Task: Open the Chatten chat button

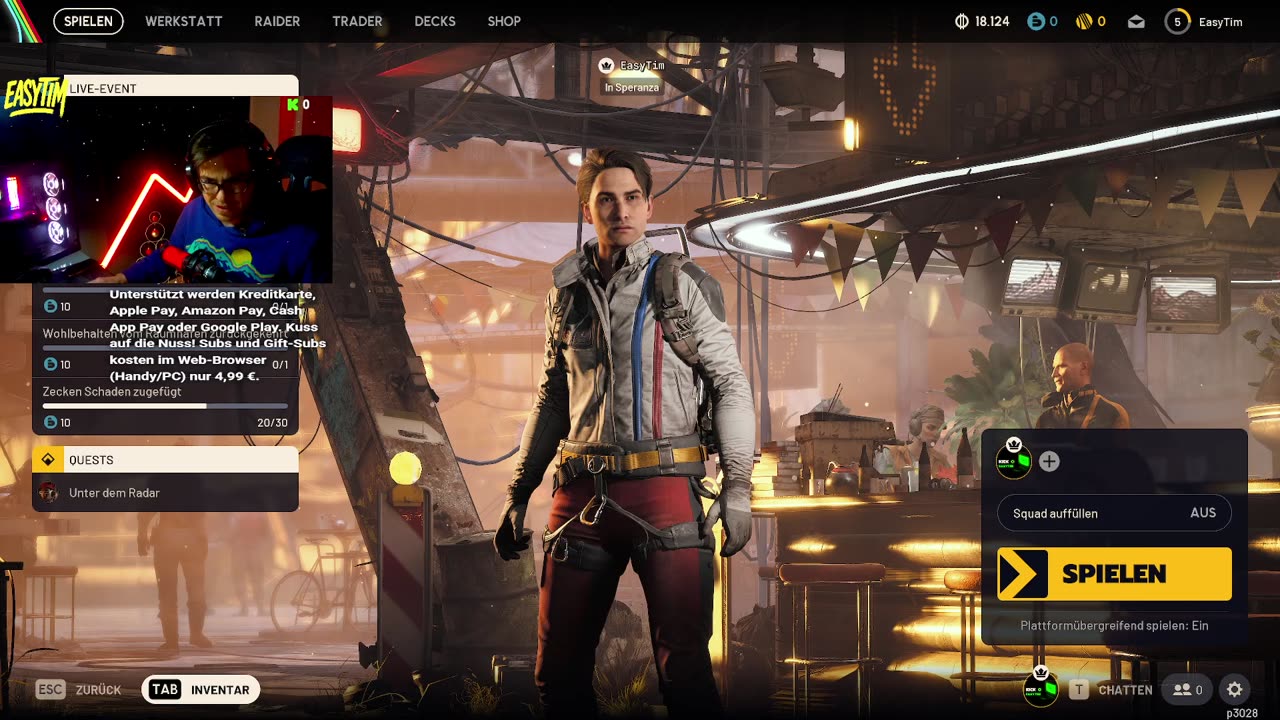Action: (1111, 689)
